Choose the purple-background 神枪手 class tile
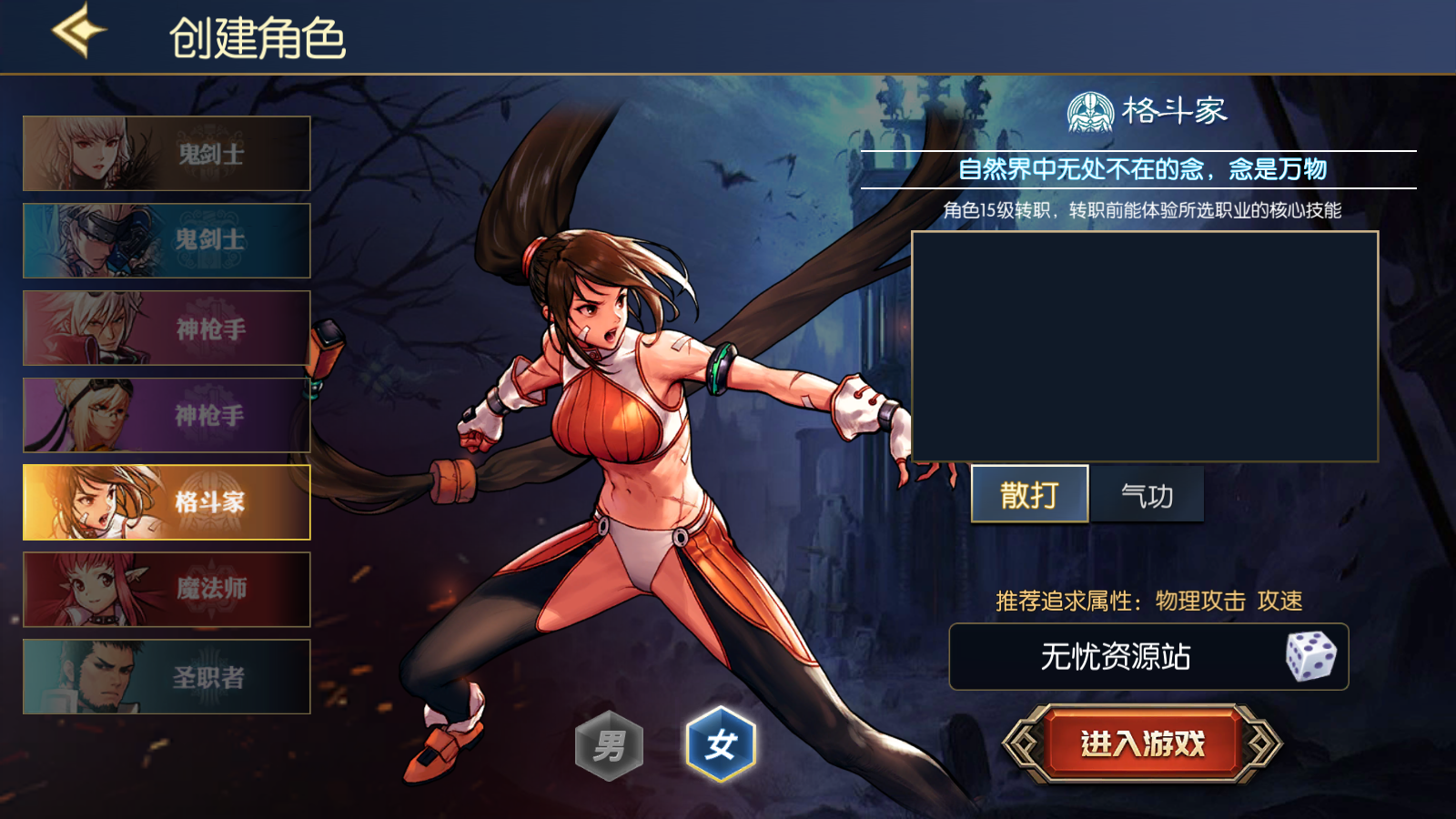1456x819 pixels. (x=167, y=415)
